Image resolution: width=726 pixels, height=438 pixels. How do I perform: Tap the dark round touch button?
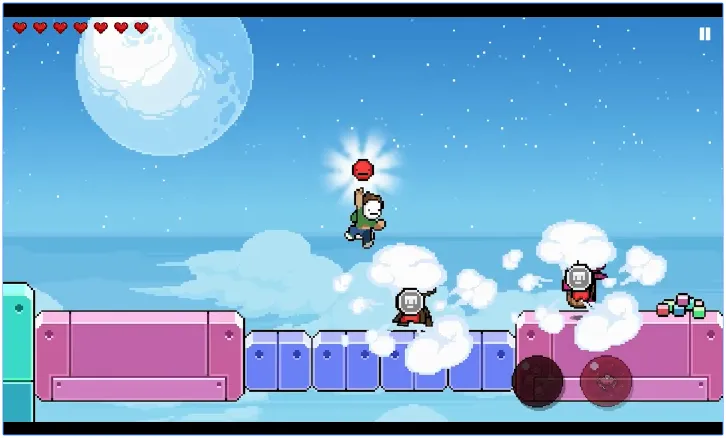coord(537,381)
